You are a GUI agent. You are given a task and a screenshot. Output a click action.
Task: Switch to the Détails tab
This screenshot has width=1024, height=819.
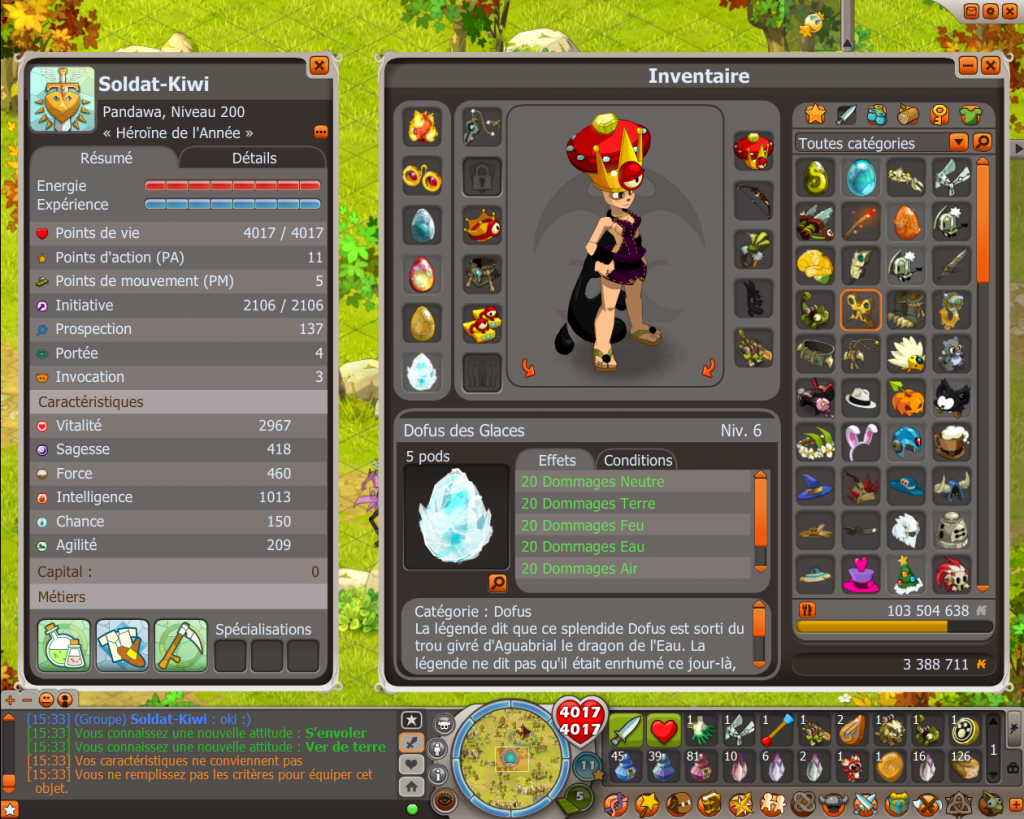click(x=254, y=158)
